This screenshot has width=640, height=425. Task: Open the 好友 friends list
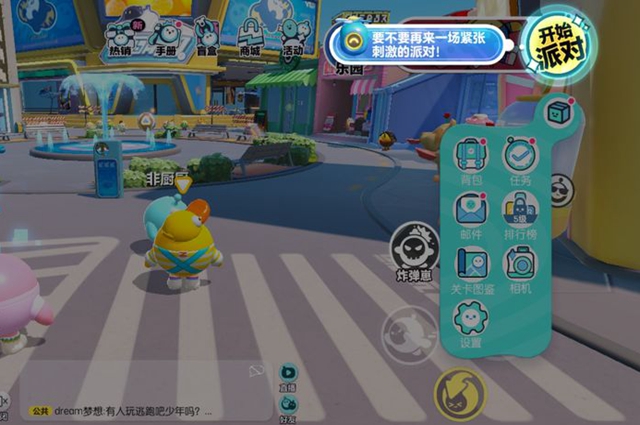288,402
